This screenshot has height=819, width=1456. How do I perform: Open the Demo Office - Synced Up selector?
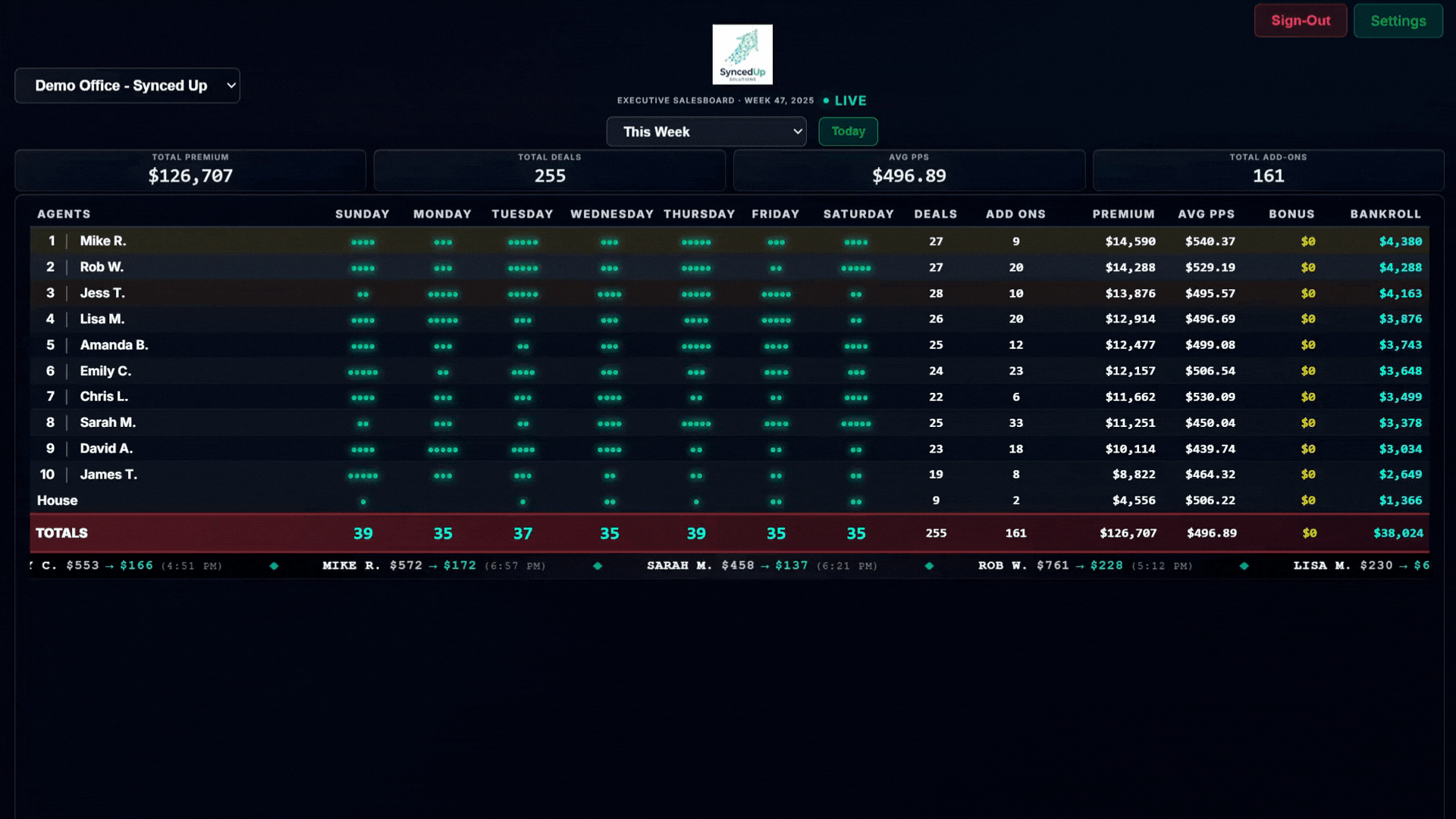(127, 86)
